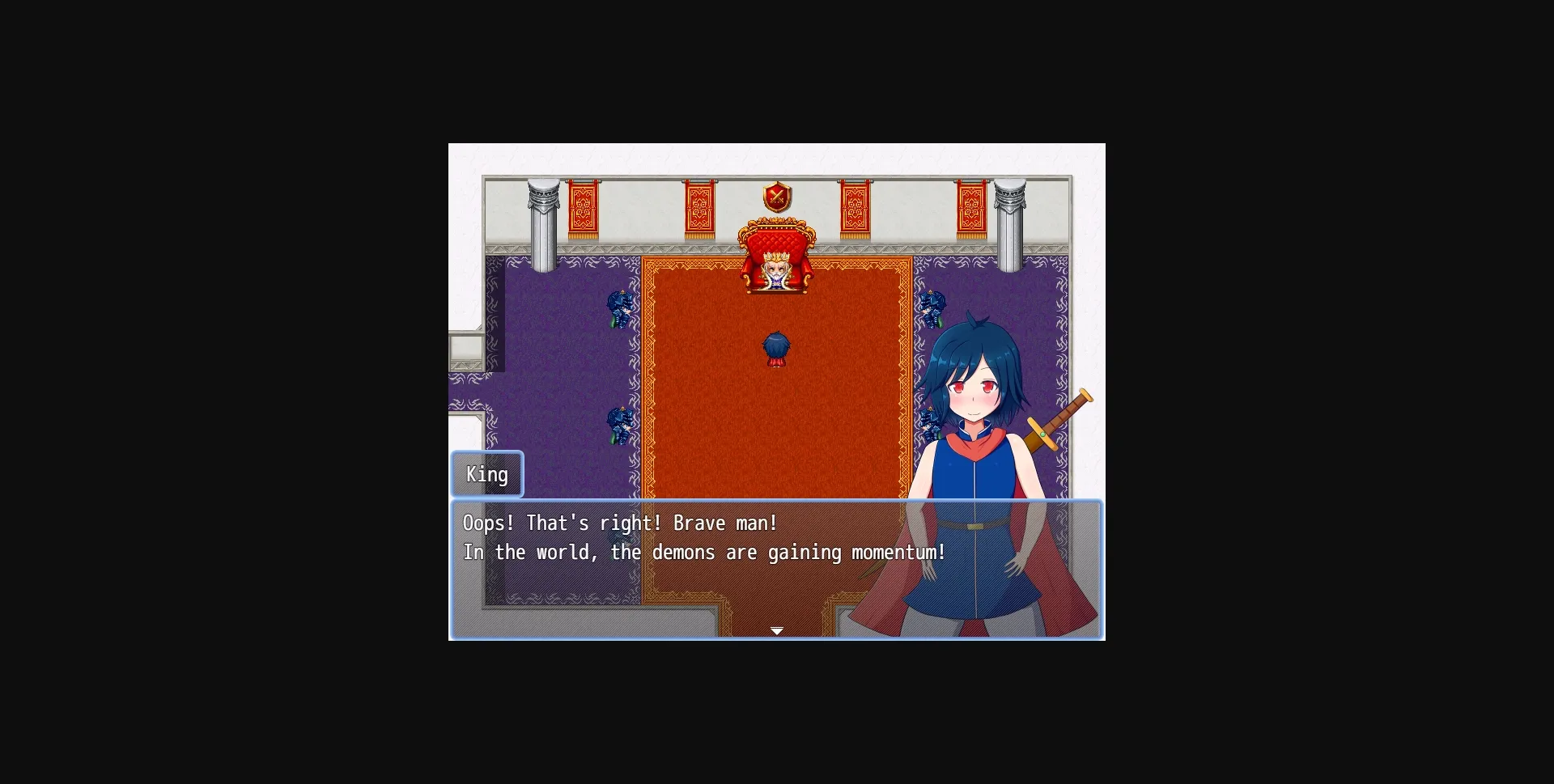Click the red sword-and-shield crest on the wall

pos(776,198)
